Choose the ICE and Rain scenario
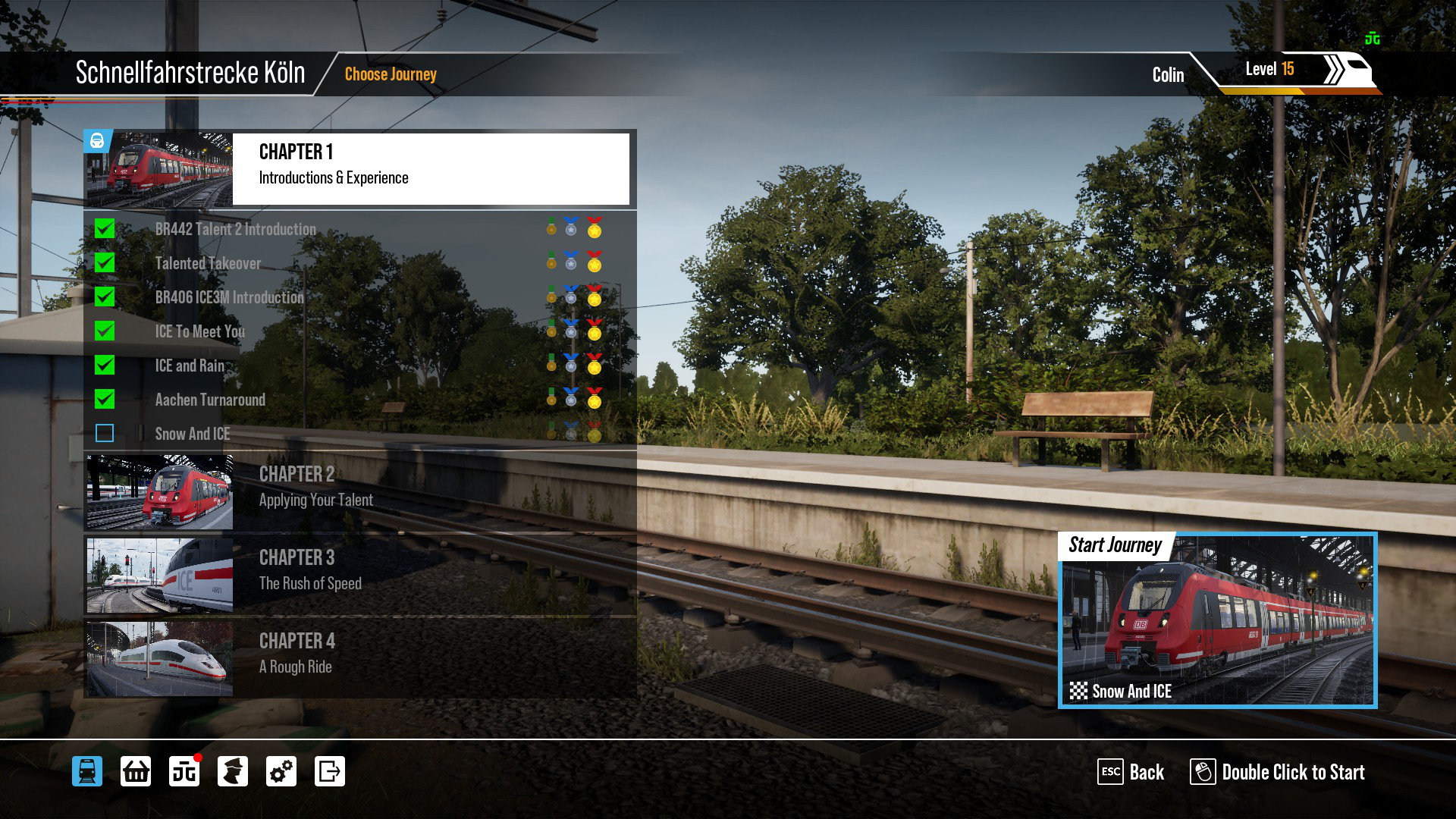Viewport: 1456px width, 819px height. (190, 366)
